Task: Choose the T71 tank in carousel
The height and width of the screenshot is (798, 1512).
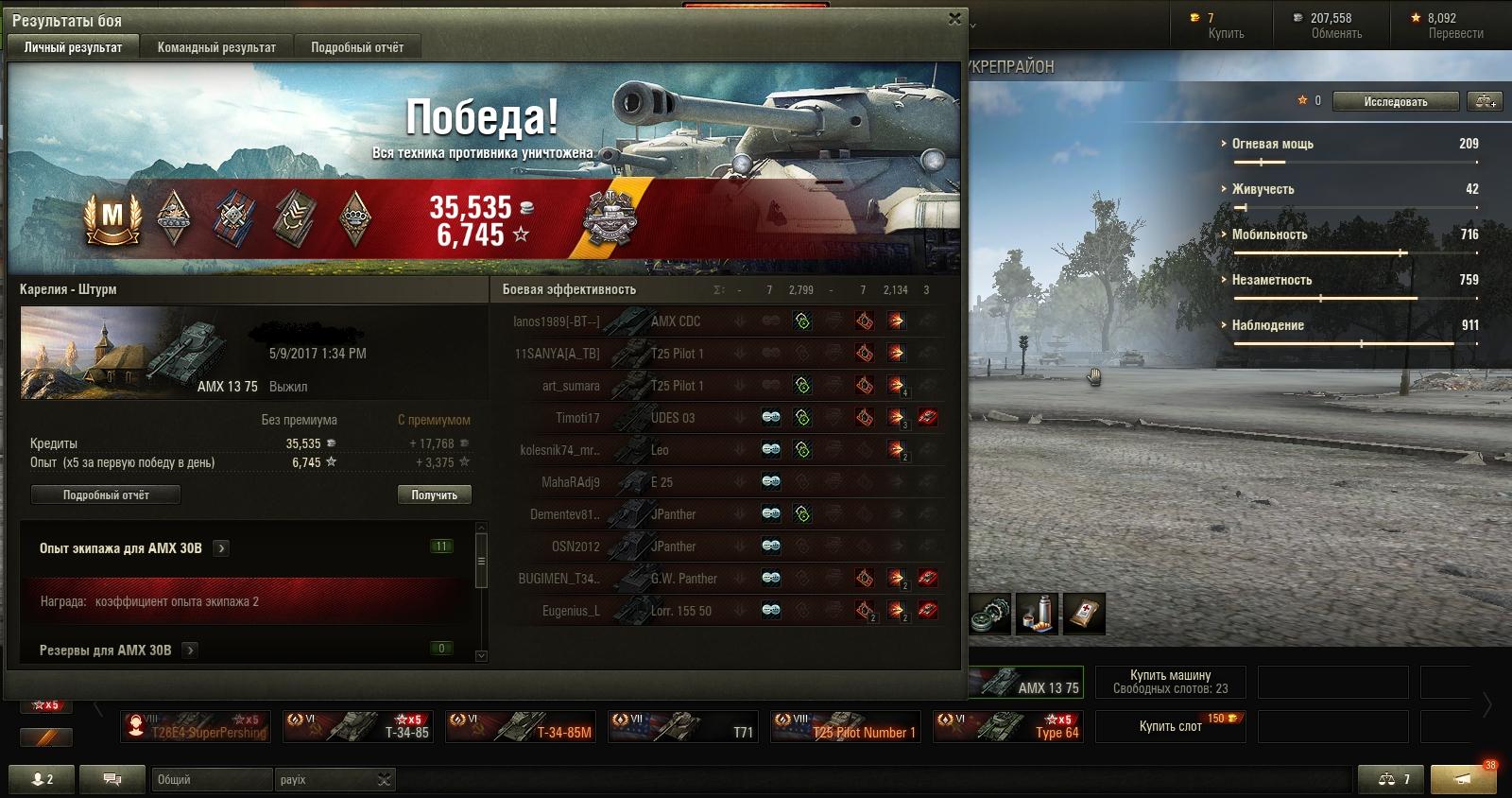Action: [x=683, y=727]
